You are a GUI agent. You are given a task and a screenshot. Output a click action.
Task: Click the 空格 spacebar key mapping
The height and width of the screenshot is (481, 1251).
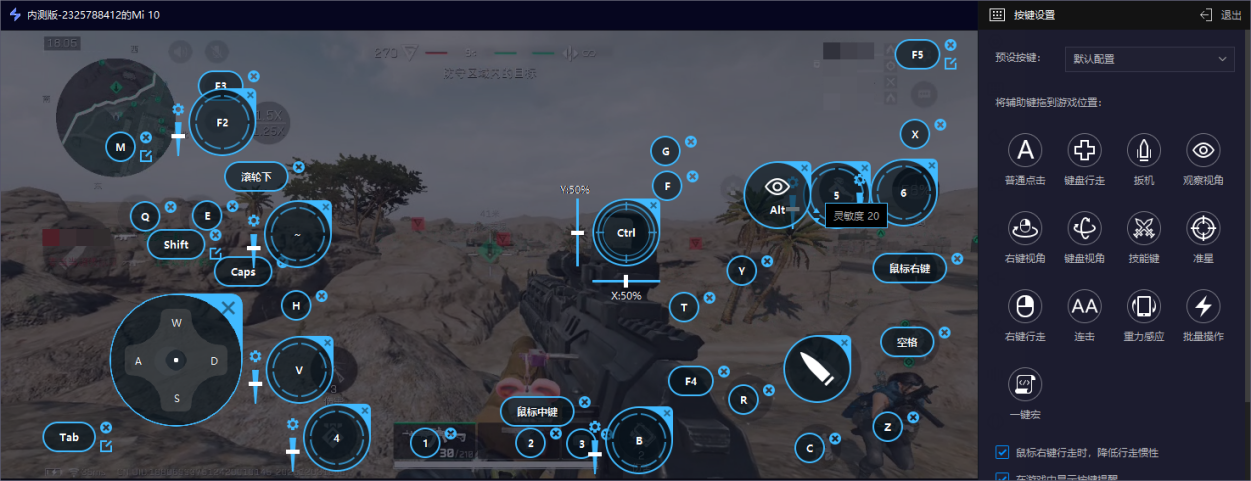click(x=907, y=343)
